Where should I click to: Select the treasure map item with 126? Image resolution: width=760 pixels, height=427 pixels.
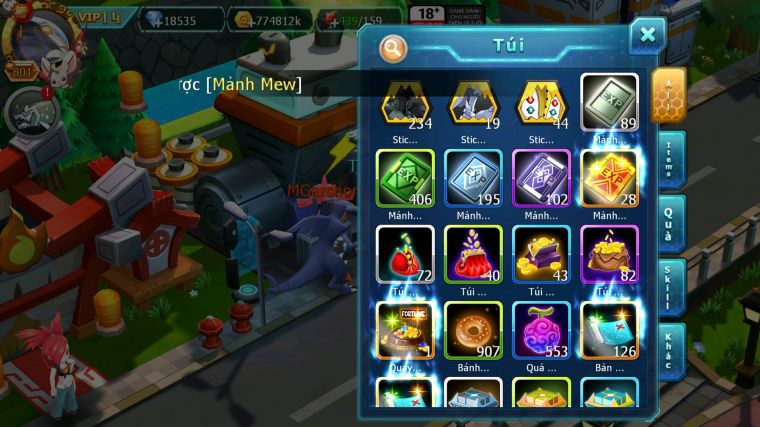[x=608, y=330]
